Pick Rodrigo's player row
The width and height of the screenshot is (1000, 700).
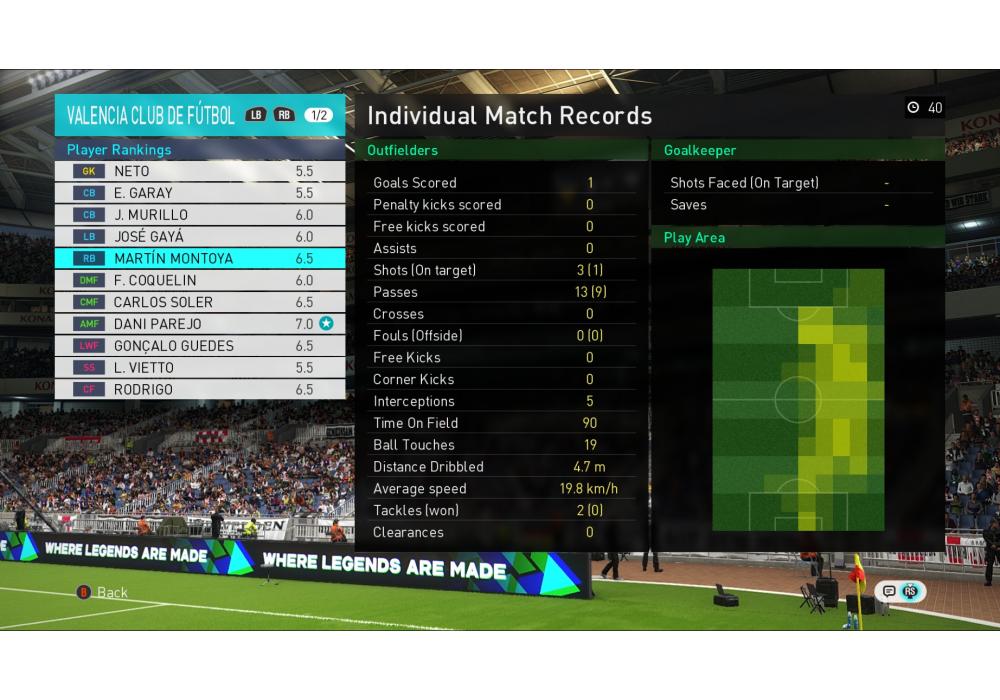click(x=200, y=390)
